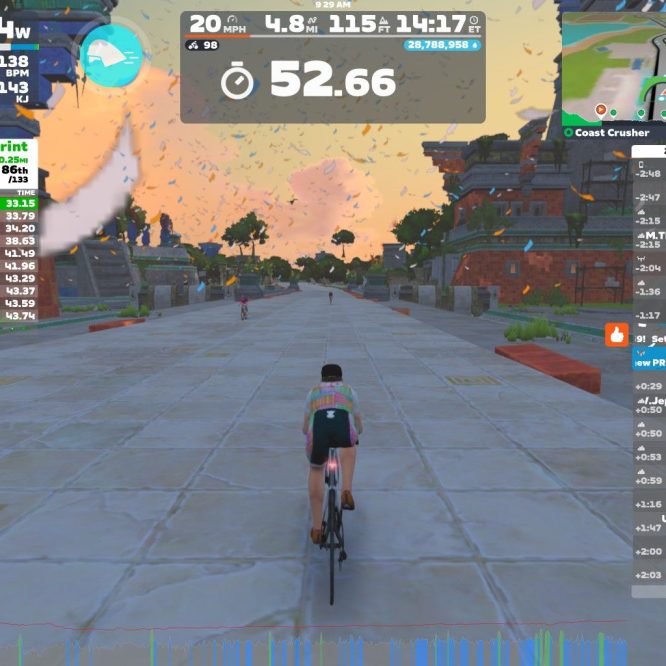Select the nearby rider at +2:03 gap
This screenshot has height=666, width=666.
[649, 574]
